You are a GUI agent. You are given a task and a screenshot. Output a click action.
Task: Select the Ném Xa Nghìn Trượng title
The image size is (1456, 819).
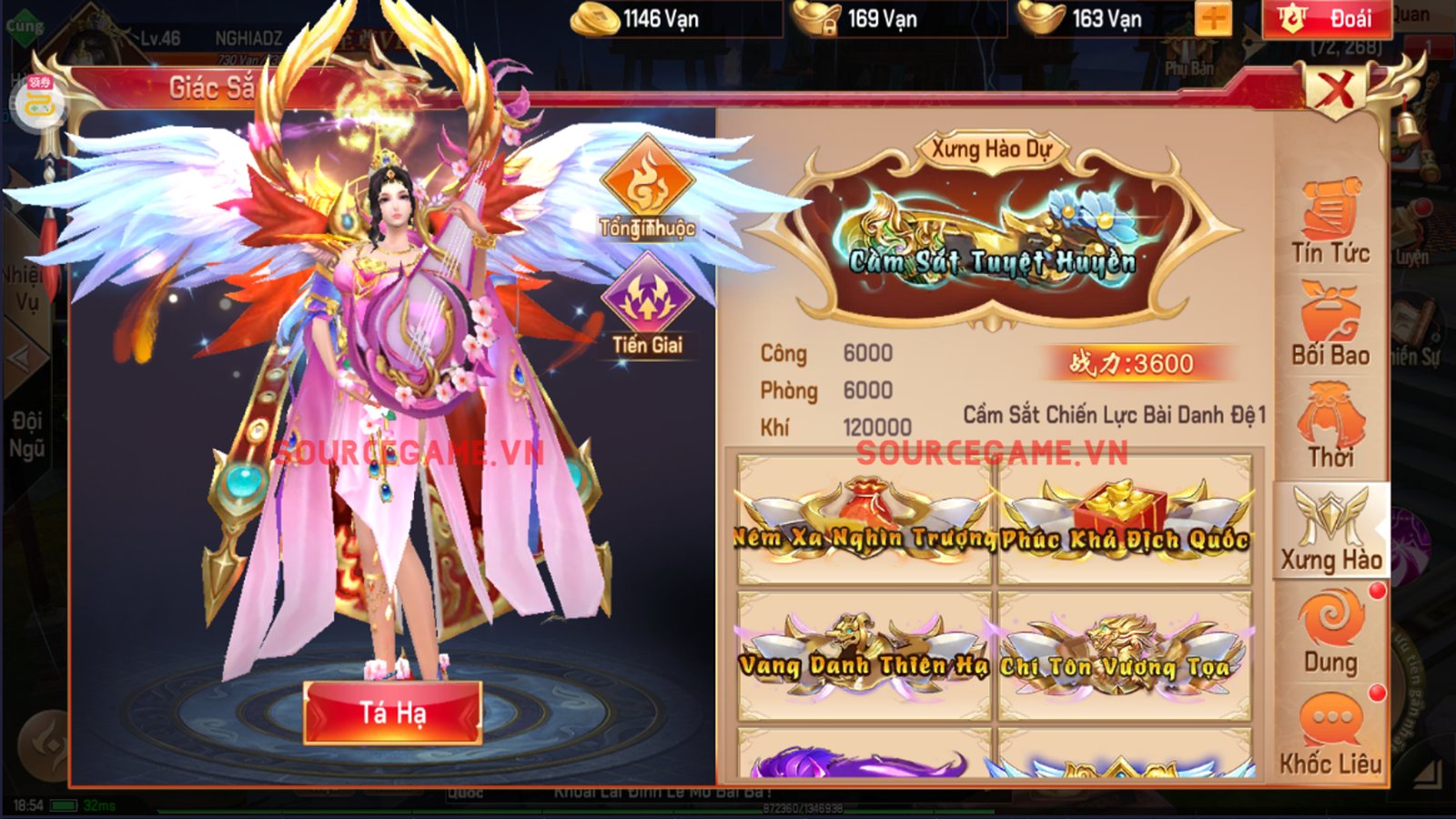point(864,521)
